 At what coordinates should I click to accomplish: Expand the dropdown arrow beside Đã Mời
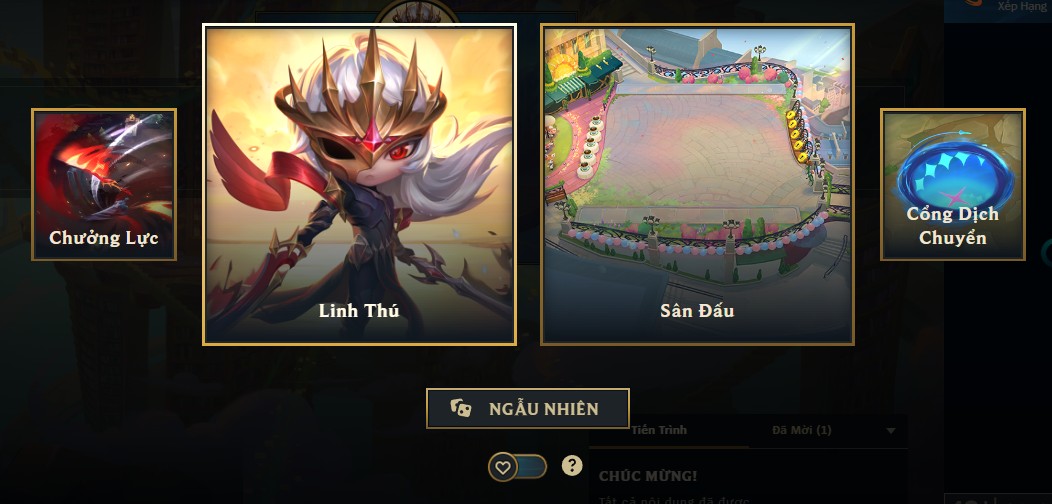[x=890, y=431]
